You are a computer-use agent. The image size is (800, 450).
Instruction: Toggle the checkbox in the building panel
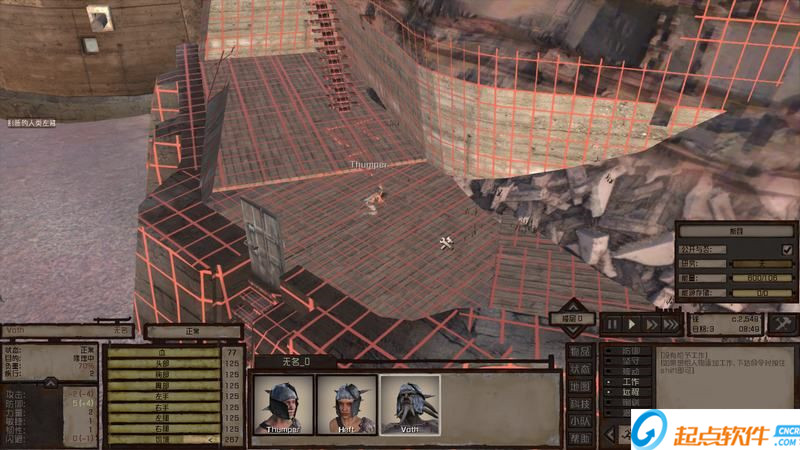(x=787, y=249)
